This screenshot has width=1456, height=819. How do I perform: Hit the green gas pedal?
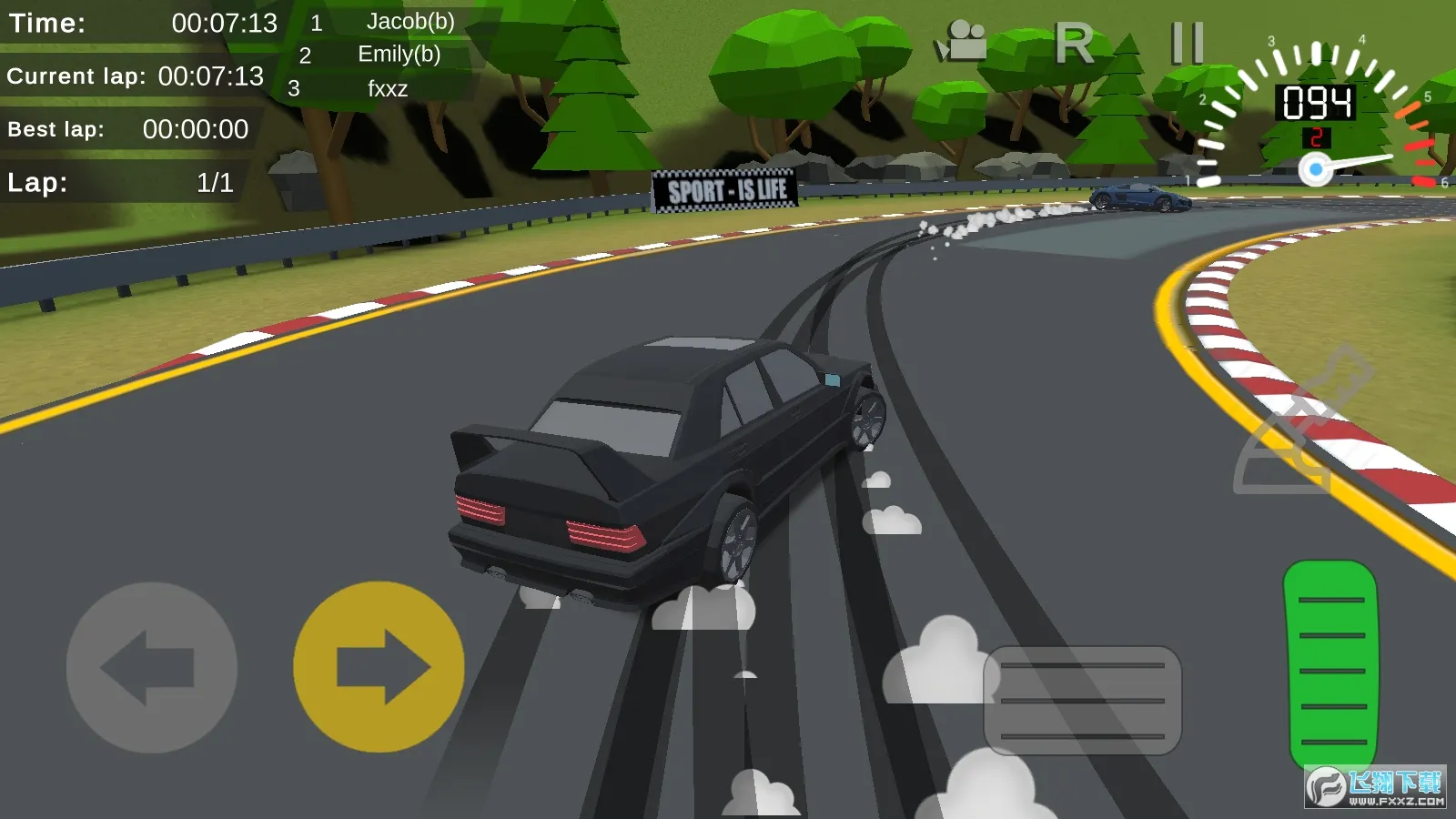click(x=1330, y=667)
